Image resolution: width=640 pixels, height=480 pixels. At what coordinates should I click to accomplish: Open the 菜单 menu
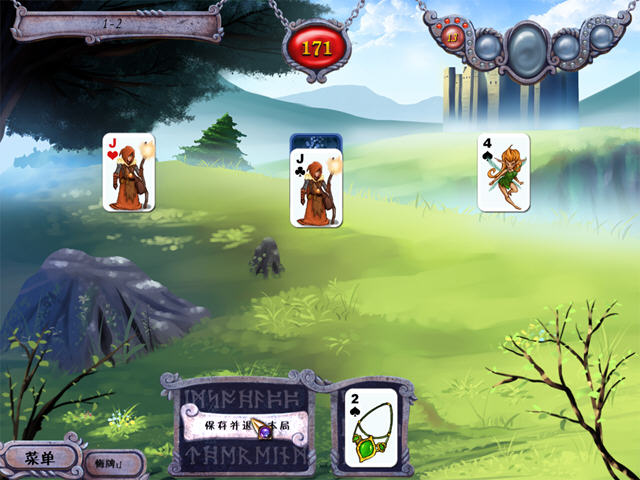[40, 458]
